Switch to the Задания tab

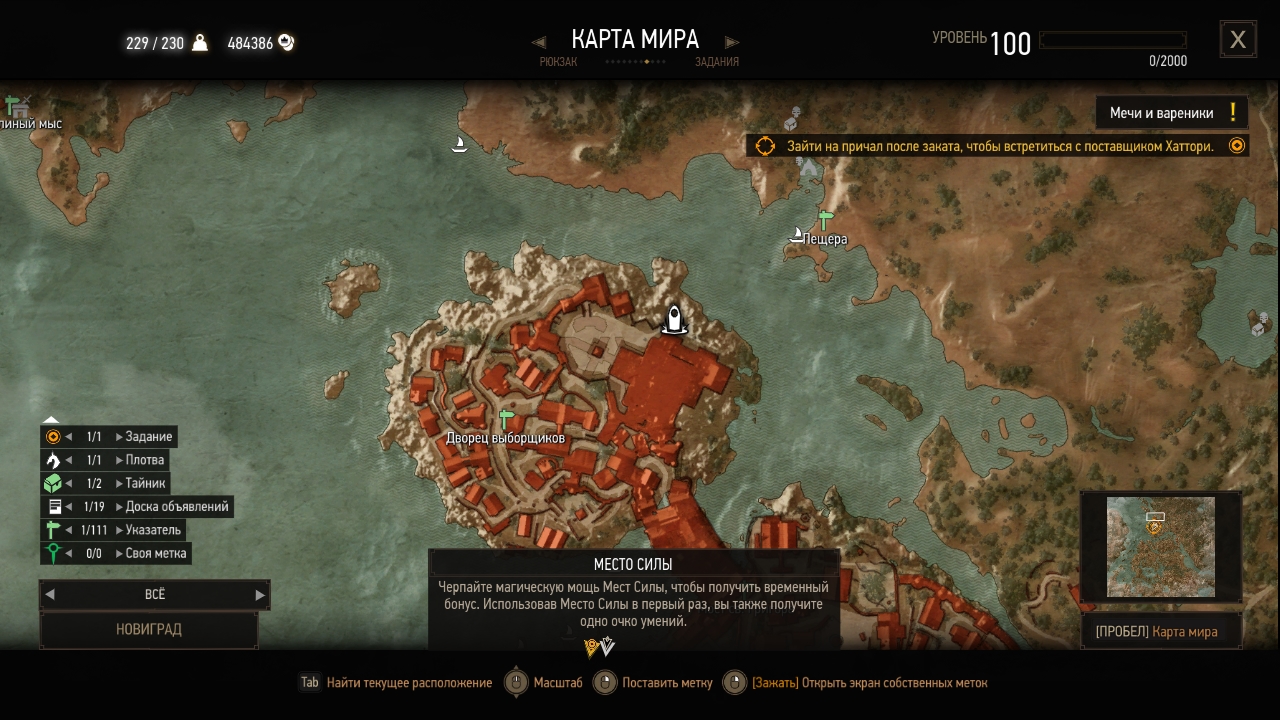pyautogui.click(x=717, y=61)
